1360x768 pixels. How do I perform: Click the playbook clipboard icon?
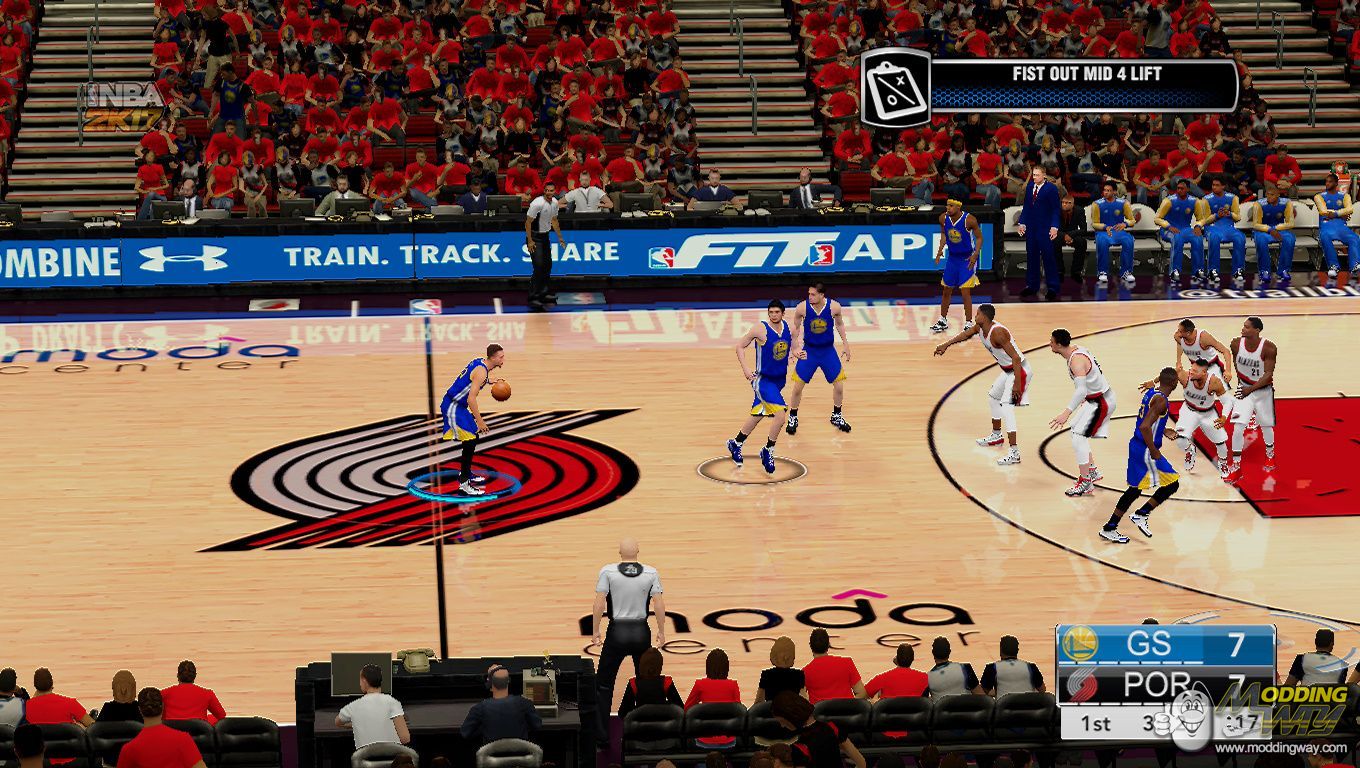[x=895, y=88]
